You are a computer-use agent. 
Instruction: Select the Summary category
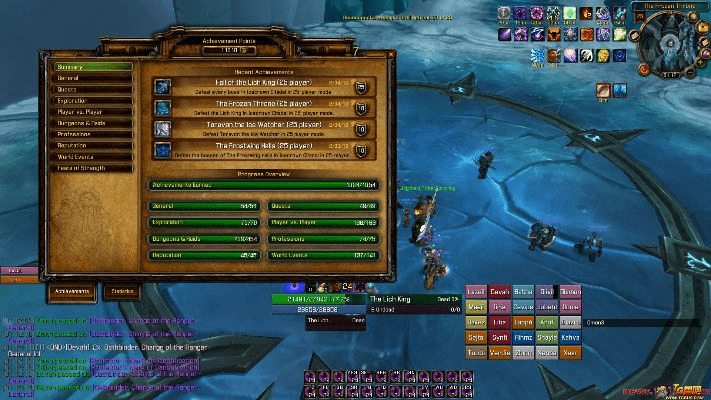[92, 67]
